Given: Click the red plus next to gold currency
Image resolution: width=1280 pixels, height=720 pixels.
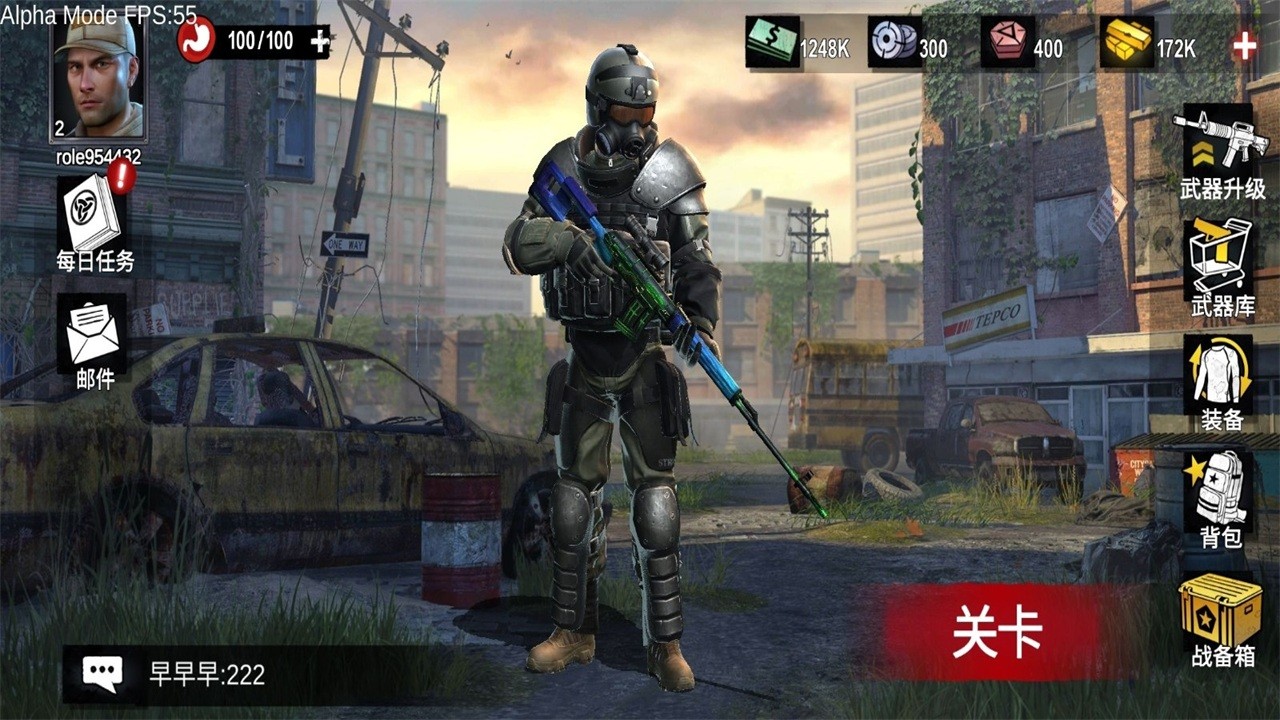Looking at the screenshot, I should 1244,44.
